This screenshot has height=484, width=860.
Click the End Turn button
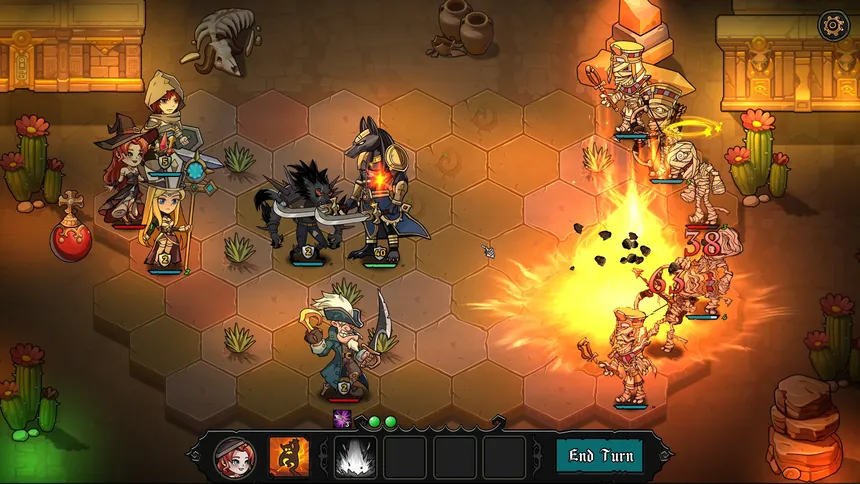click(x=601, y=456)
